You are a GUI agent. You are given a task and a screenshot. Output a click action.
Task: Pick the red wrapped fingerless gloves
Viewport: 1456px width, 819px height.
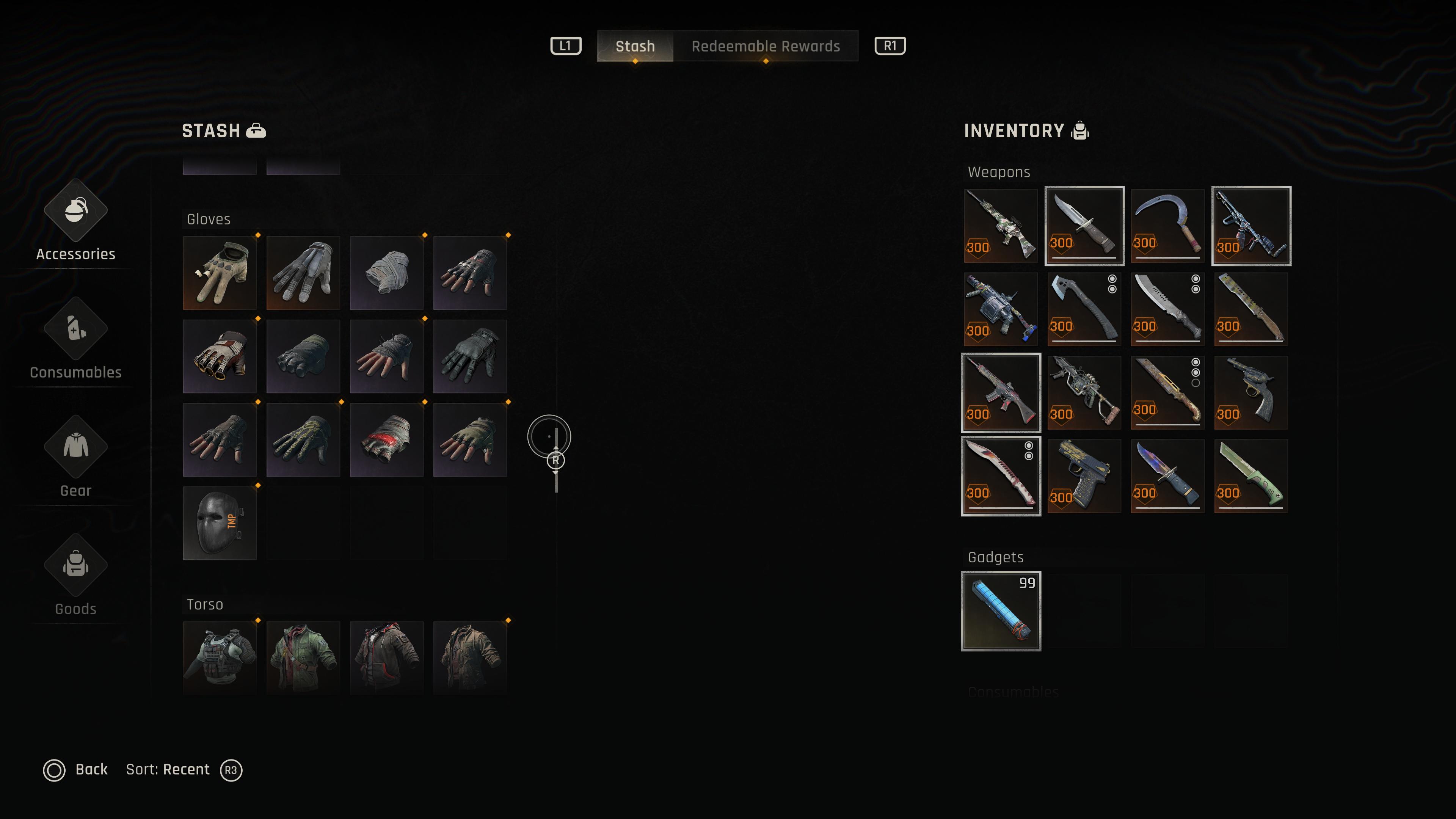click(387, 440)
